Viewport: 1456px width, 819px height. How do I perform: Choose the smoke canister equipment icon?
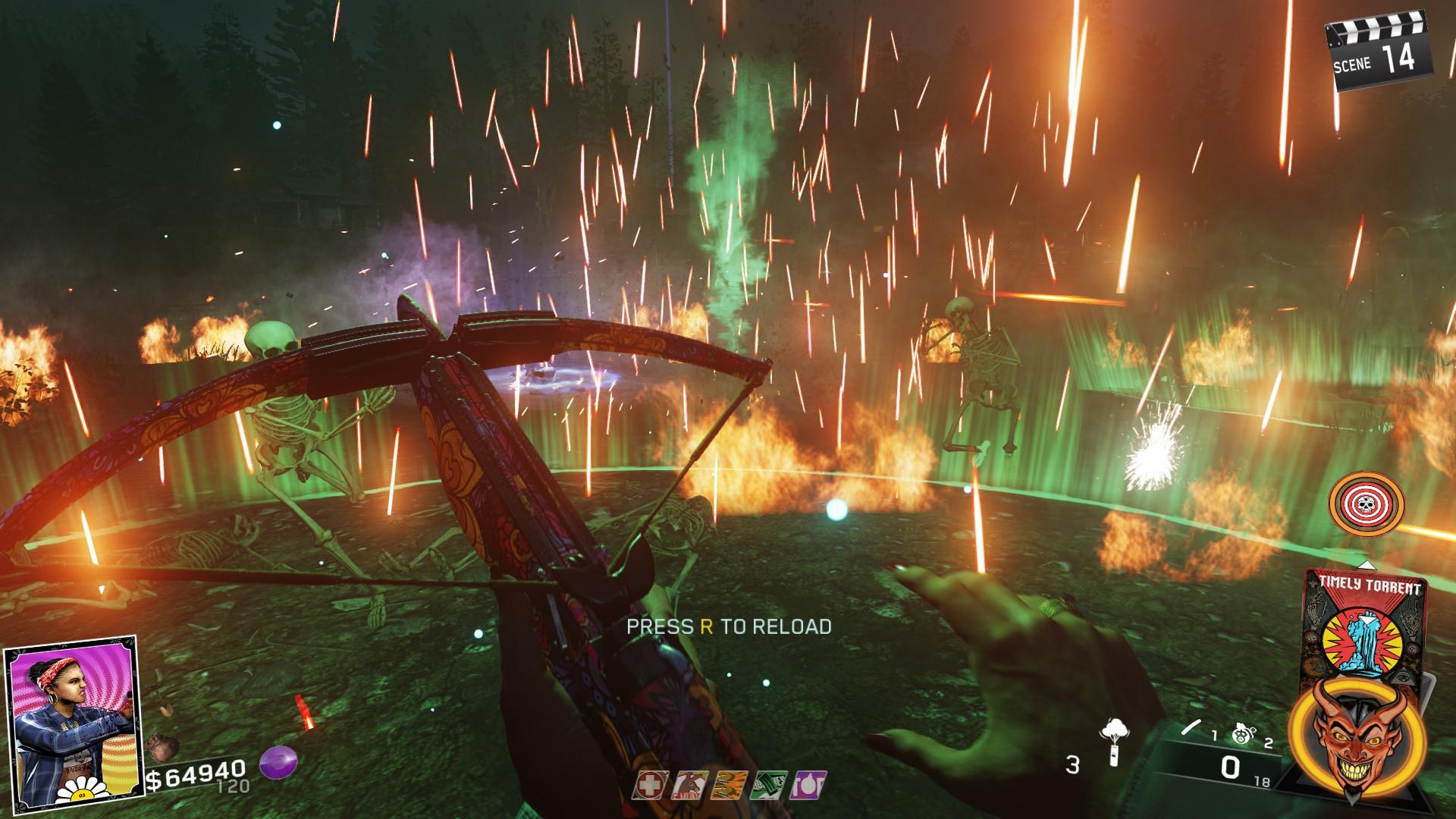pos(1113,742)
